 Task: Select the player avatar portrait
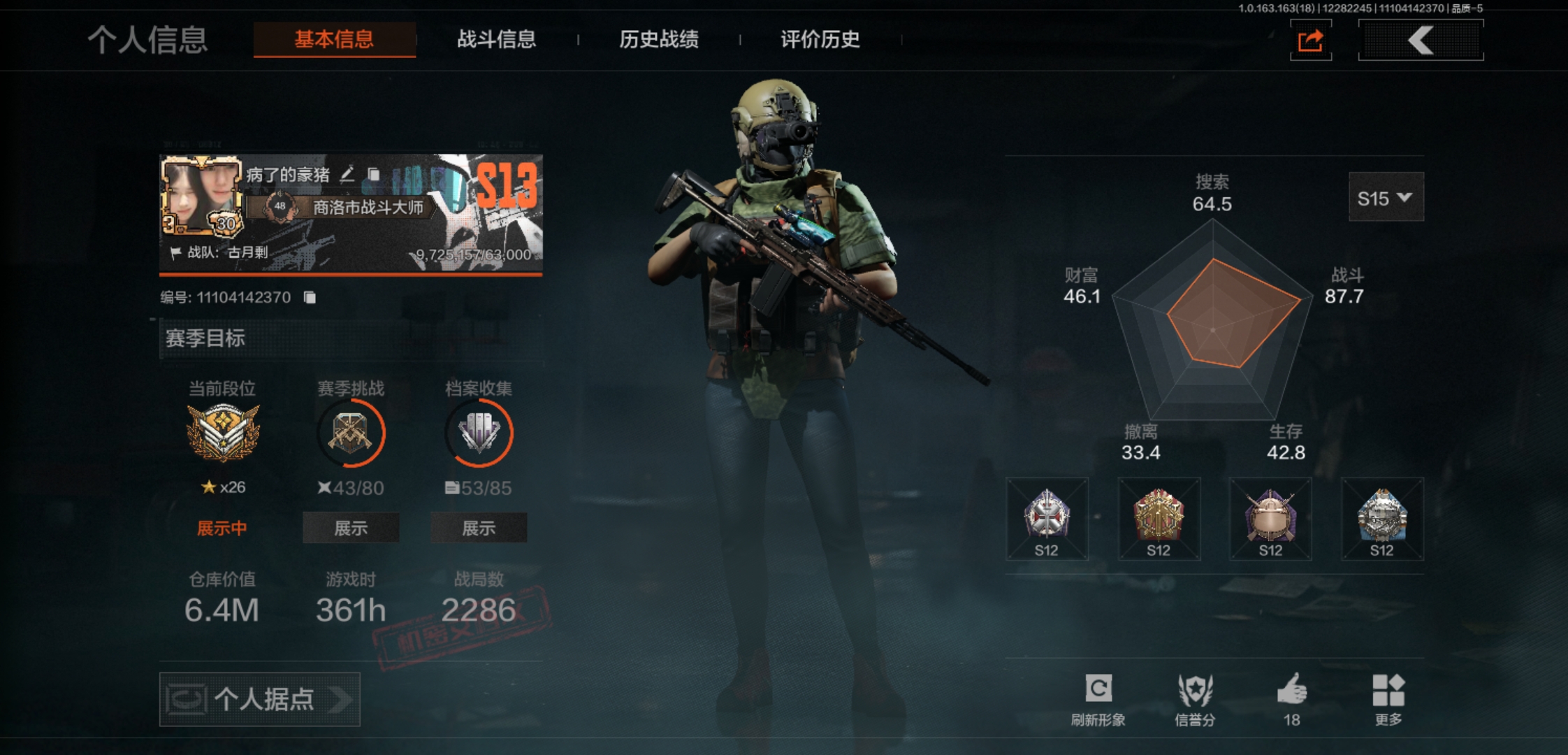201,196
